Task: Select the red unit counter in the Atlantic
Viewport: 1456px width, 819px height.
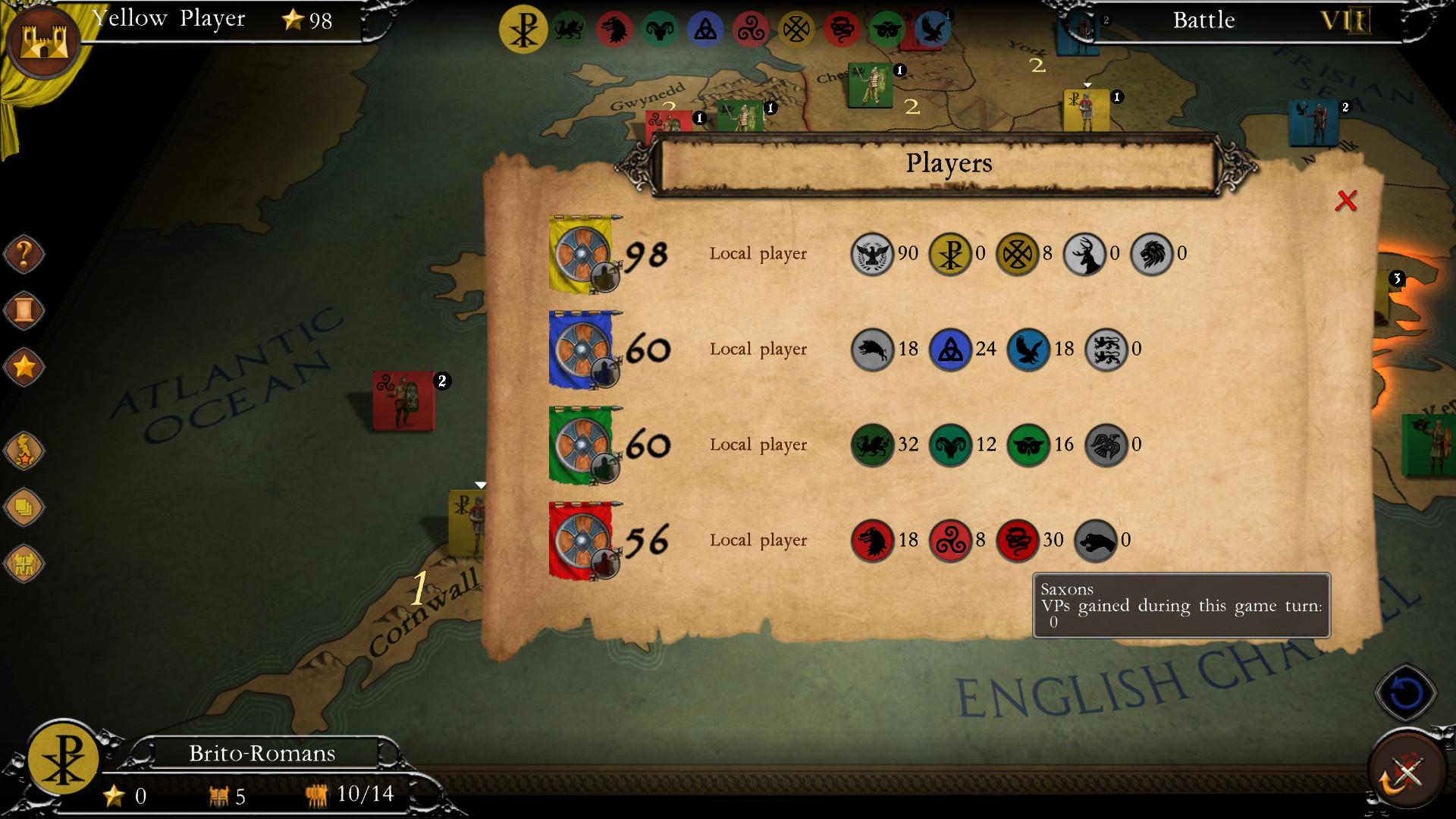Action: coord(403,402)
